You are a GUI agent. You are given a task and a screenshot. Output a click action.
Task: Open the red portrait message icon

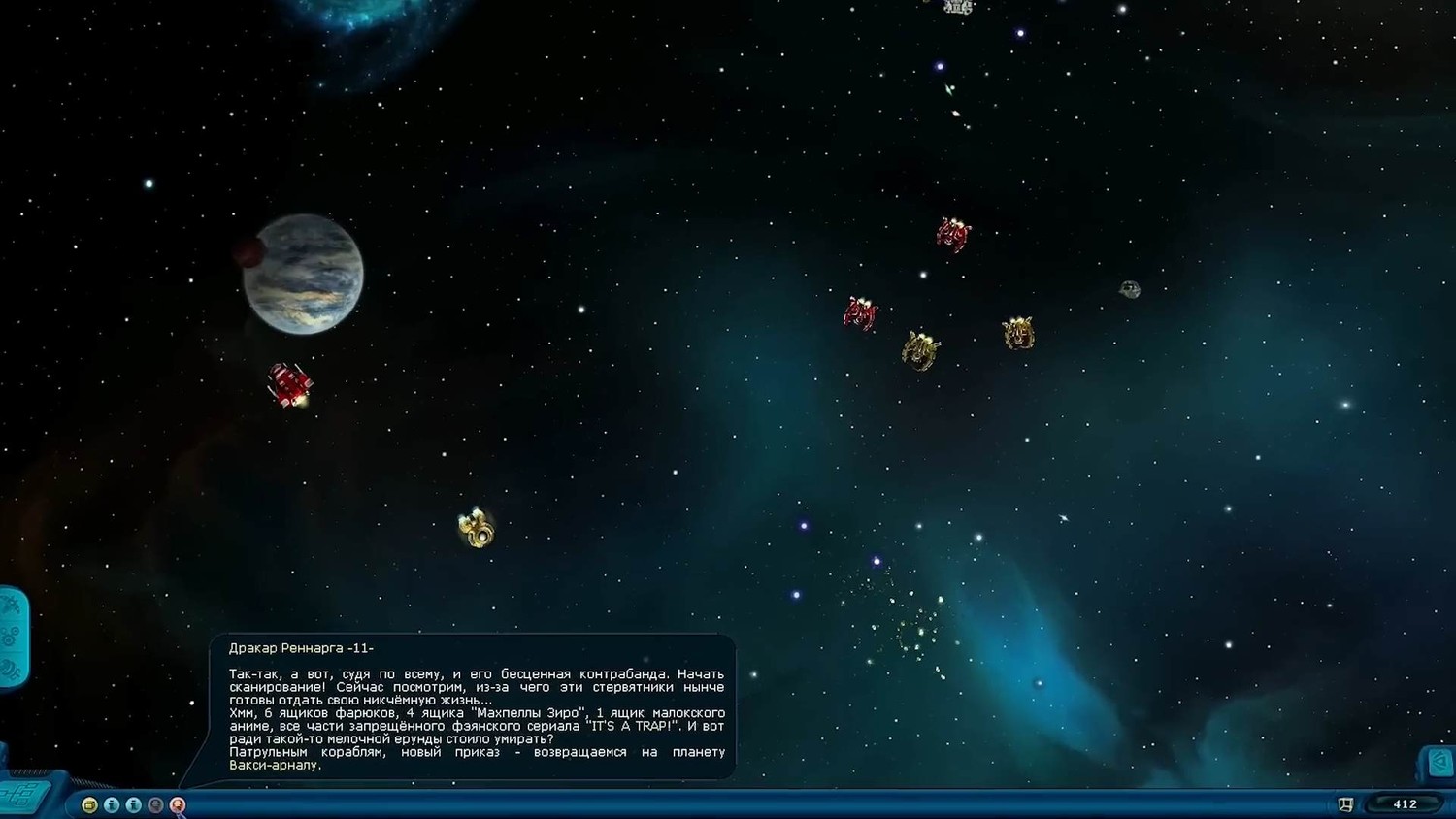(178, 804)
